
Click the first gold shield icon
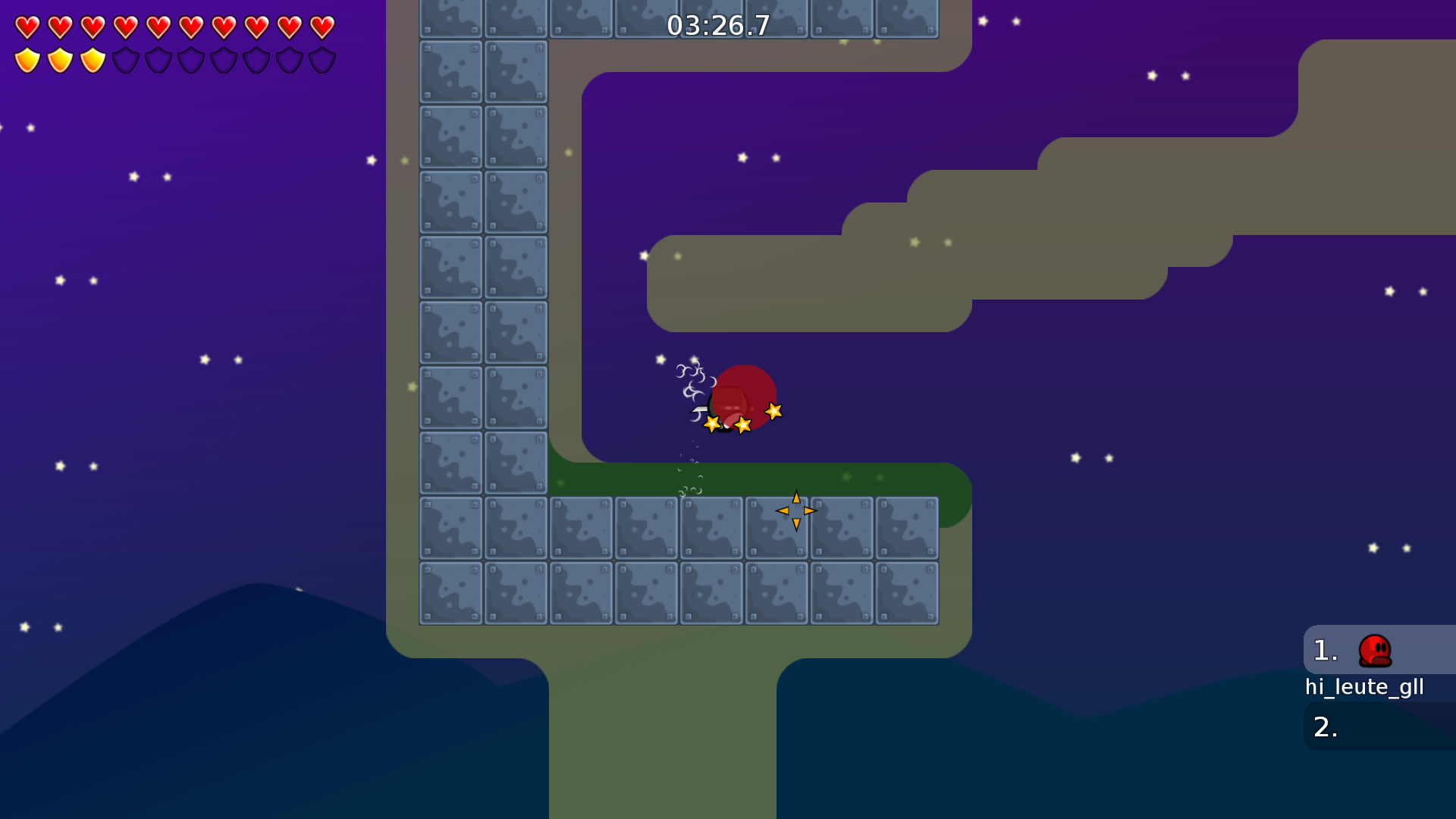(27, 58)
